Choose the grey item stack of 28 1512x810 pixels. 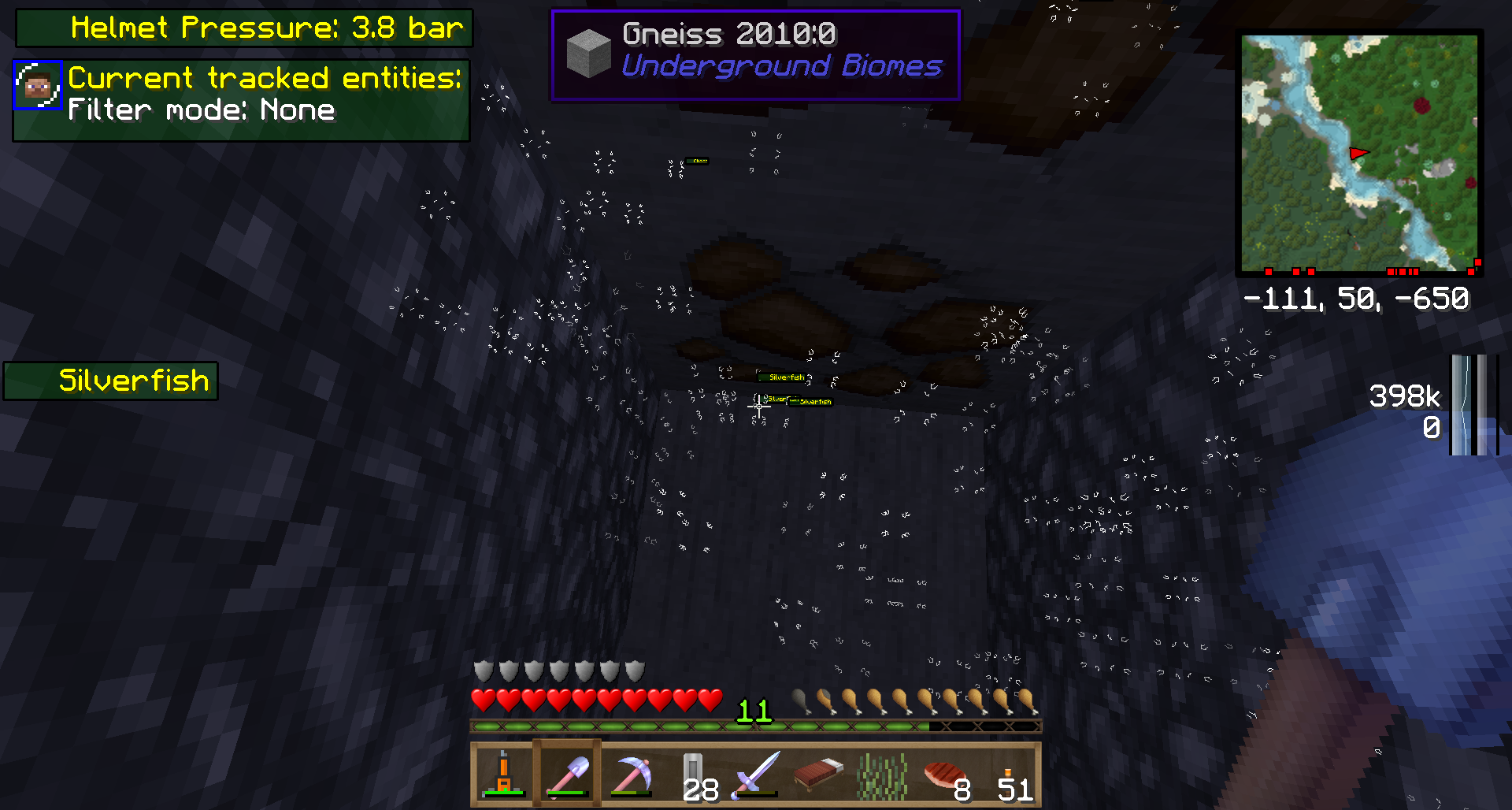694,774
